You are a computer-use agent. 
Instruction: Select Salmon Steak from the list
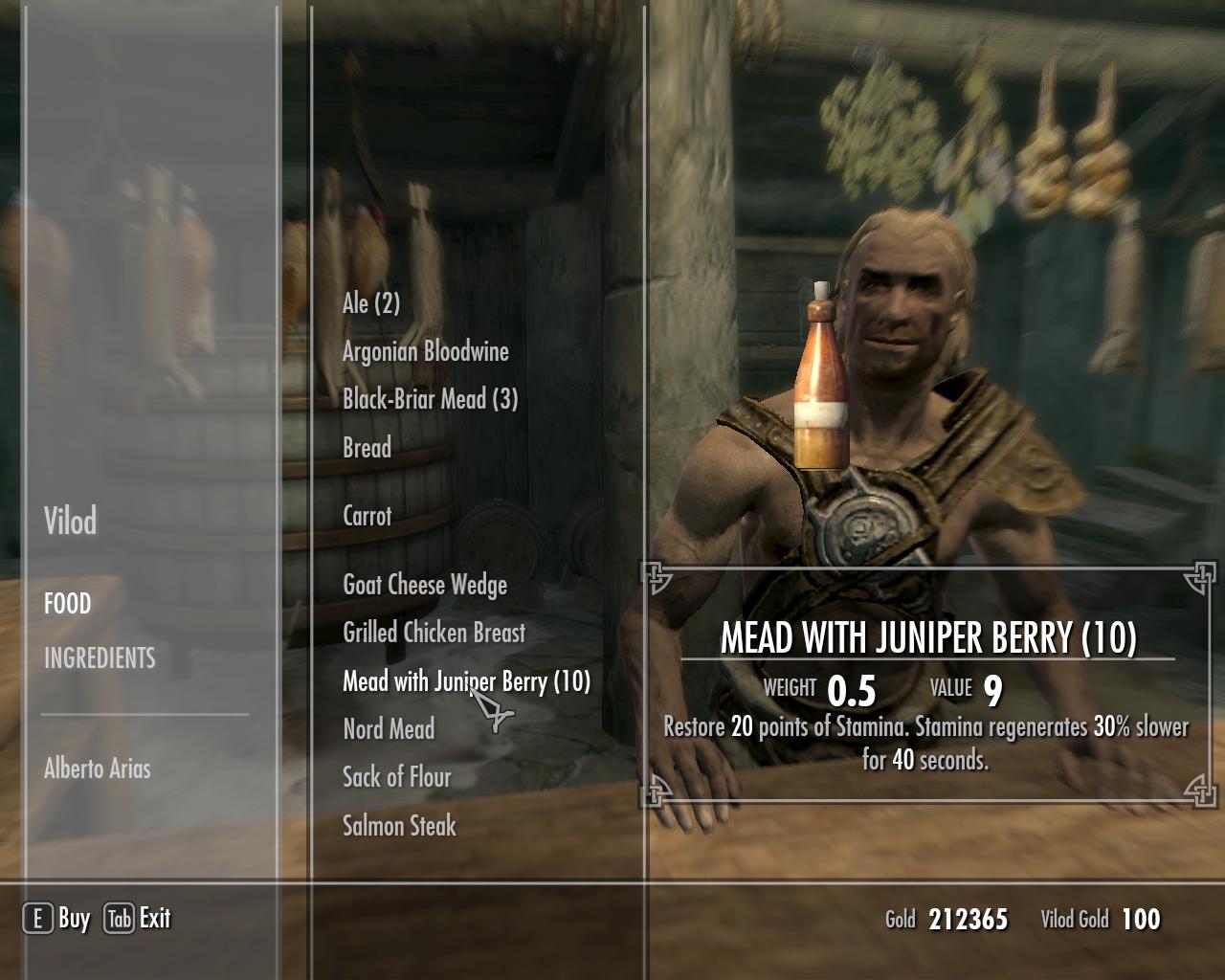pyautogui.click(x=399, y=825)
